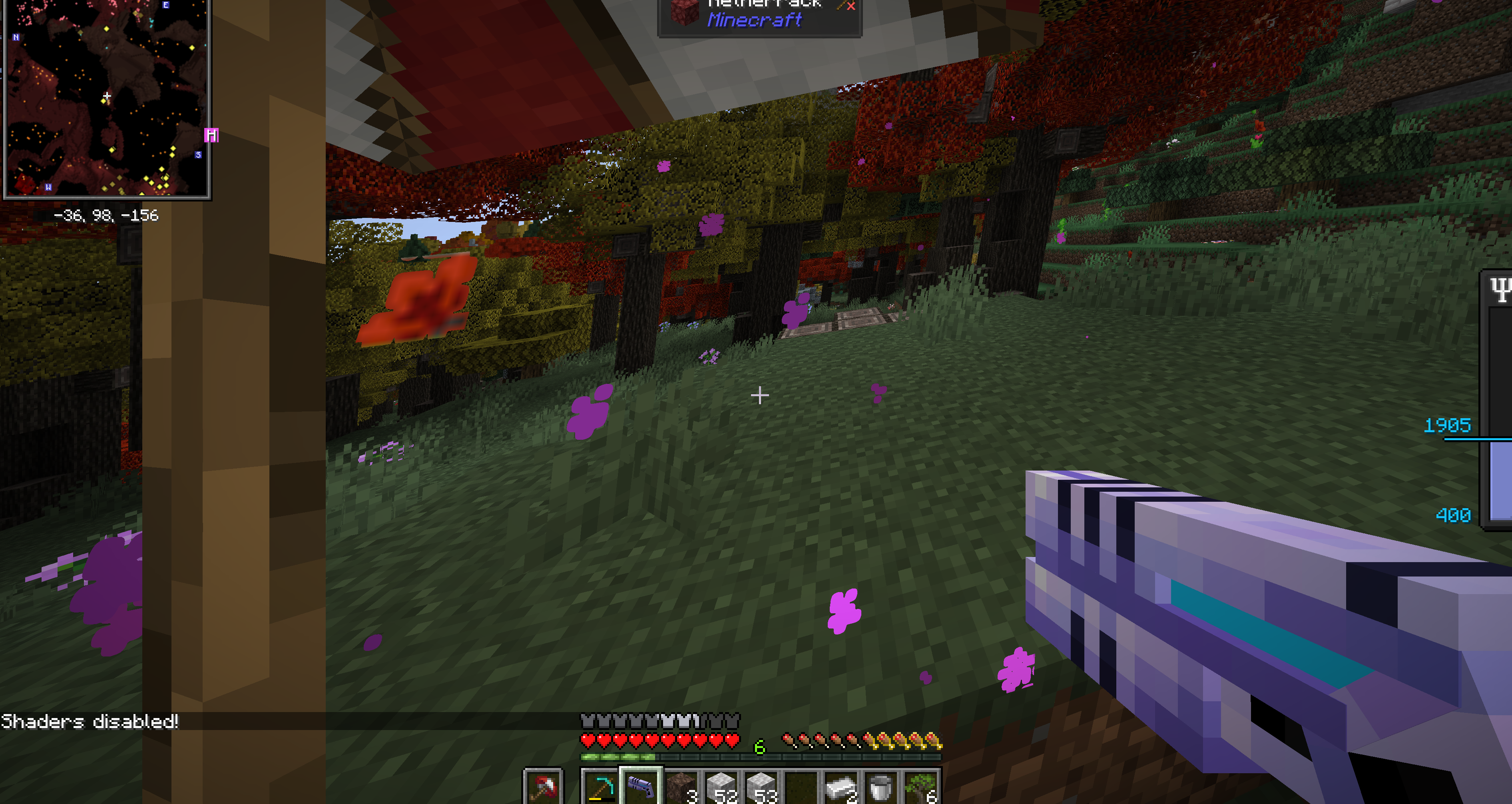Choose the sapling stack of 6

pos(921,787)
